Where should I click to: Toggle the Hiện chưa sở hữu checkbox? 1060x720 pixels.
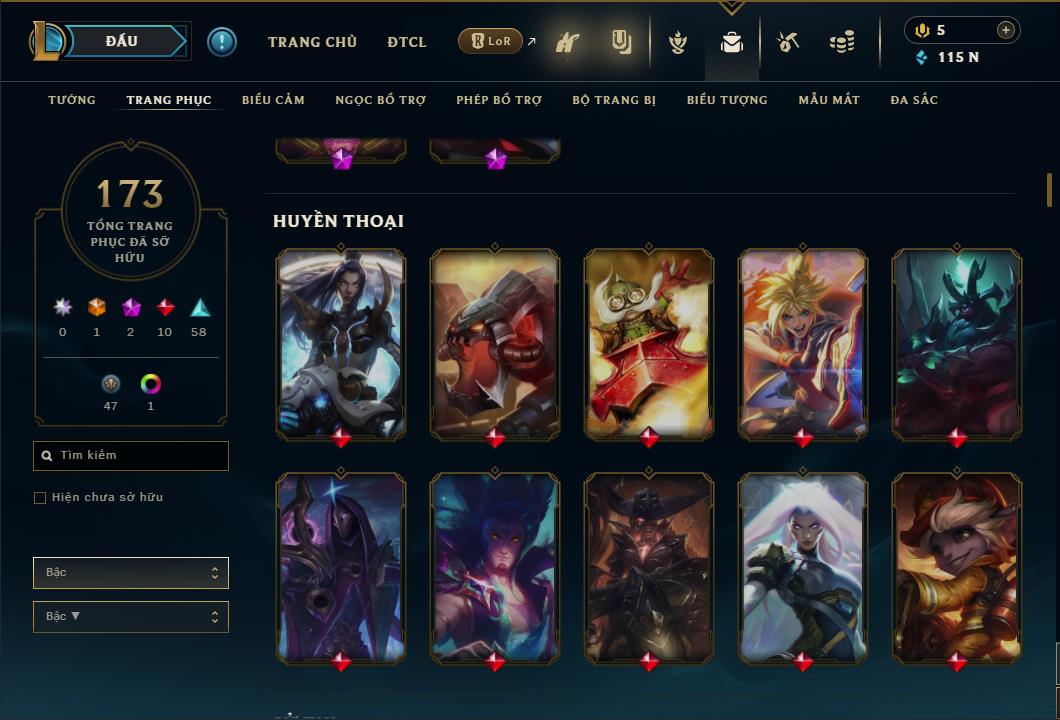40,498
